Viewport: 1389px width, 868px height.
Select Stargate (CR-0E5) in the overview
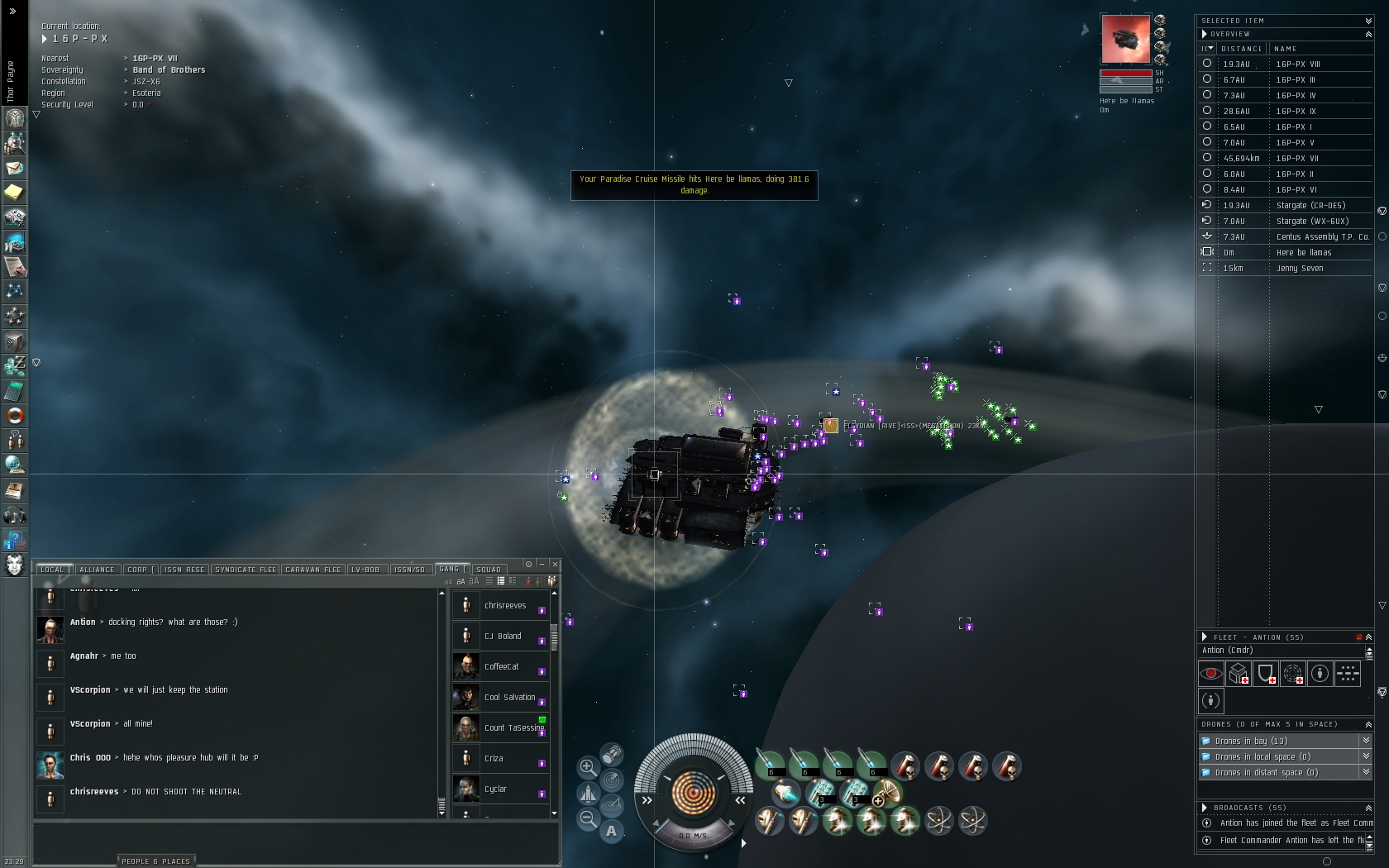coord(1310,206)
